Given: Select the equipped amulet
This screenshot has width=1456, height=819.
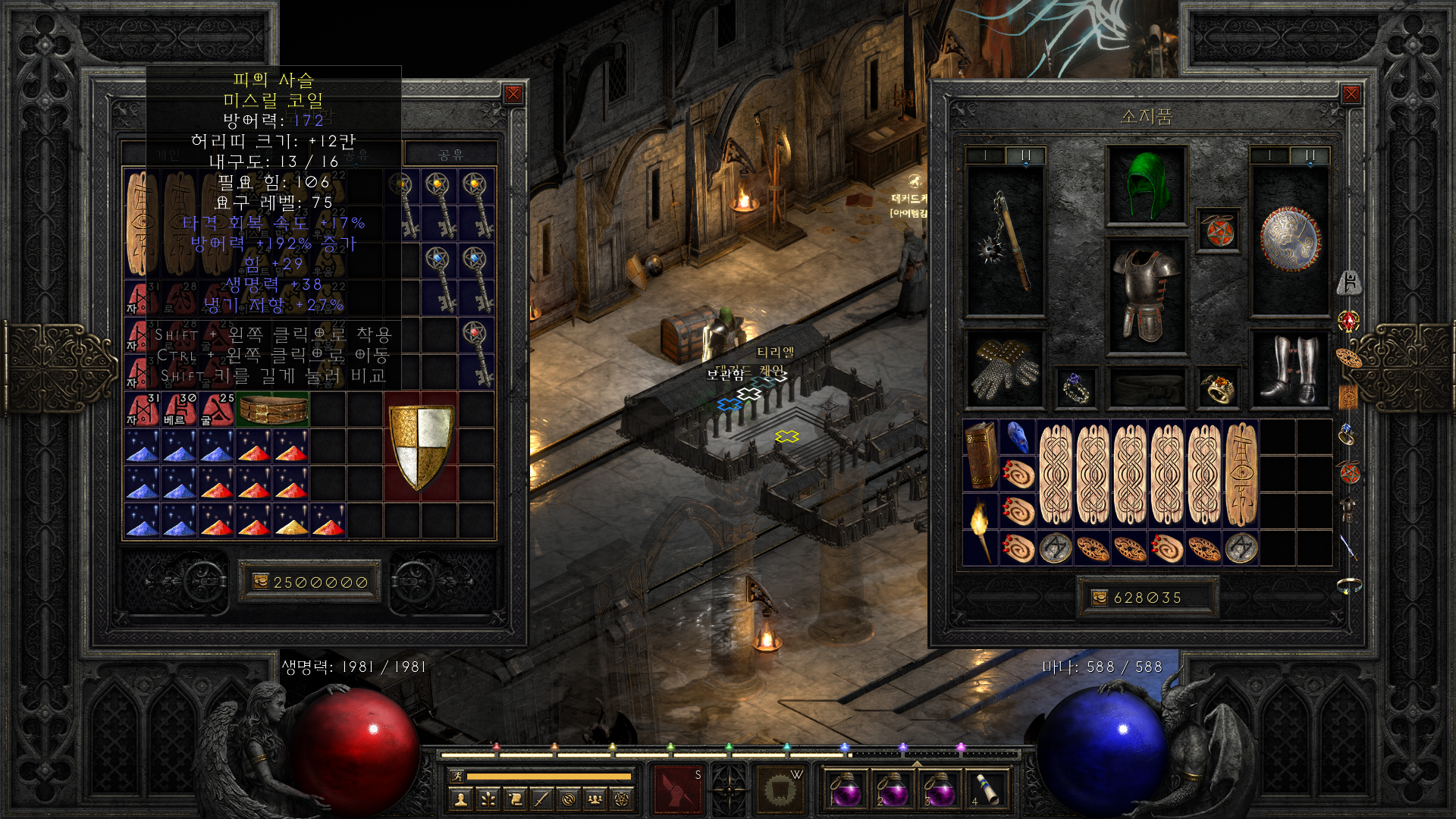Looking at the screenshot, I should pyautogui.click(x=1218, y=231).
